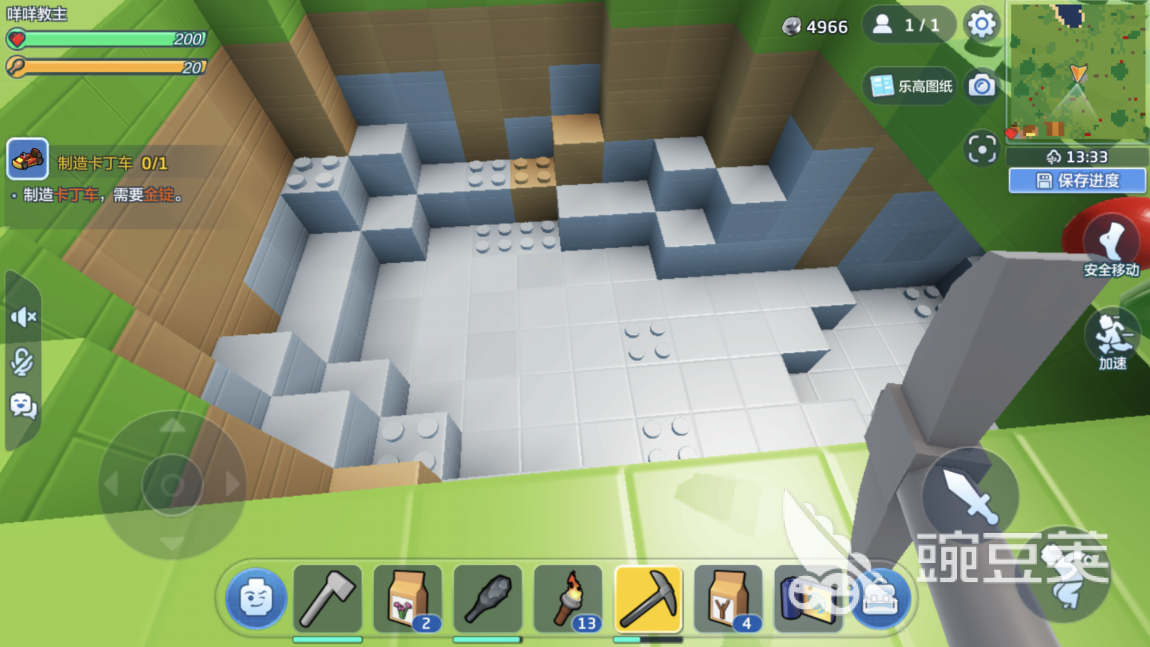The image size is (1150, 647).
Task: Open the player count 1/1 list
Action: (x=907, y=25)
